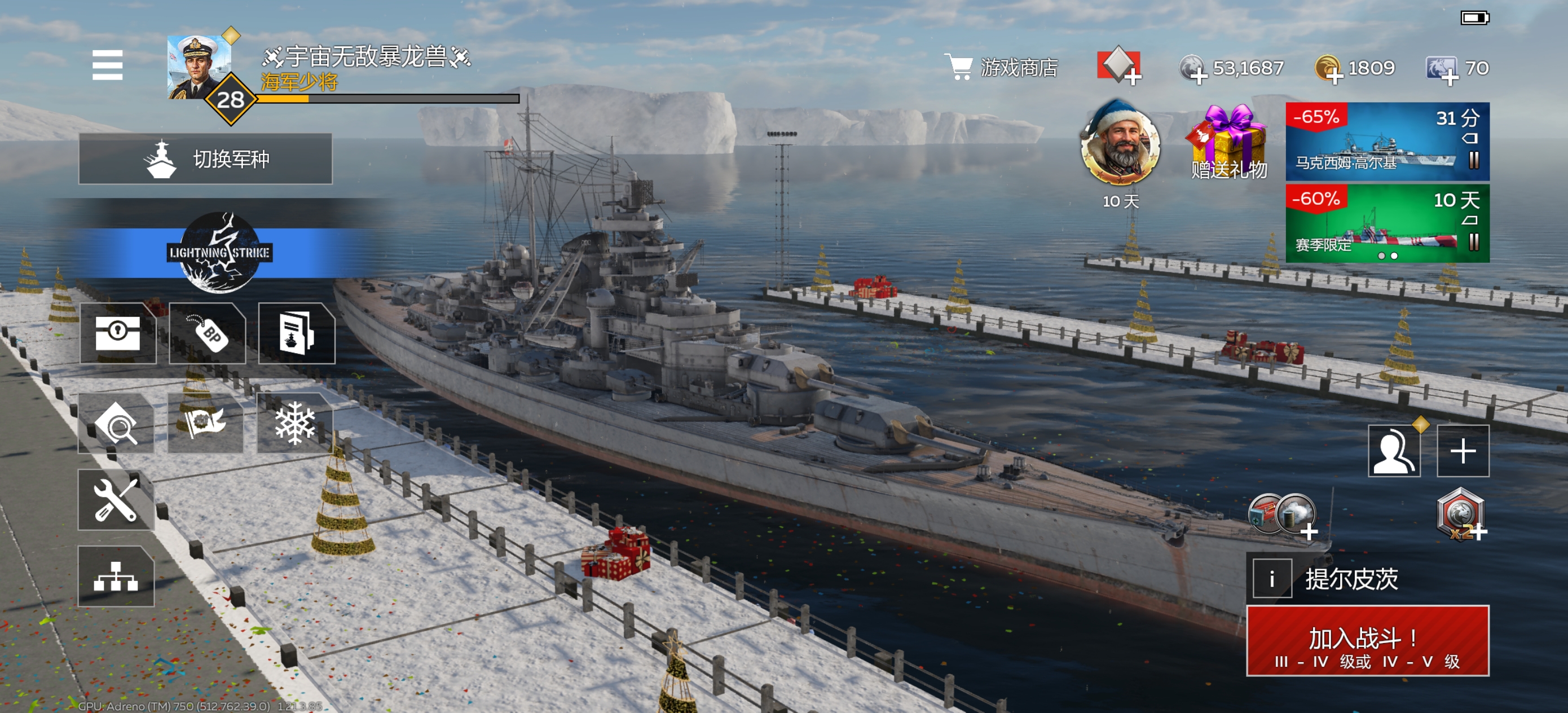Viewport: 1568px width, 713px height.
Task: Select the 切换军种 switch branch button
Action: tap(205, 159)
